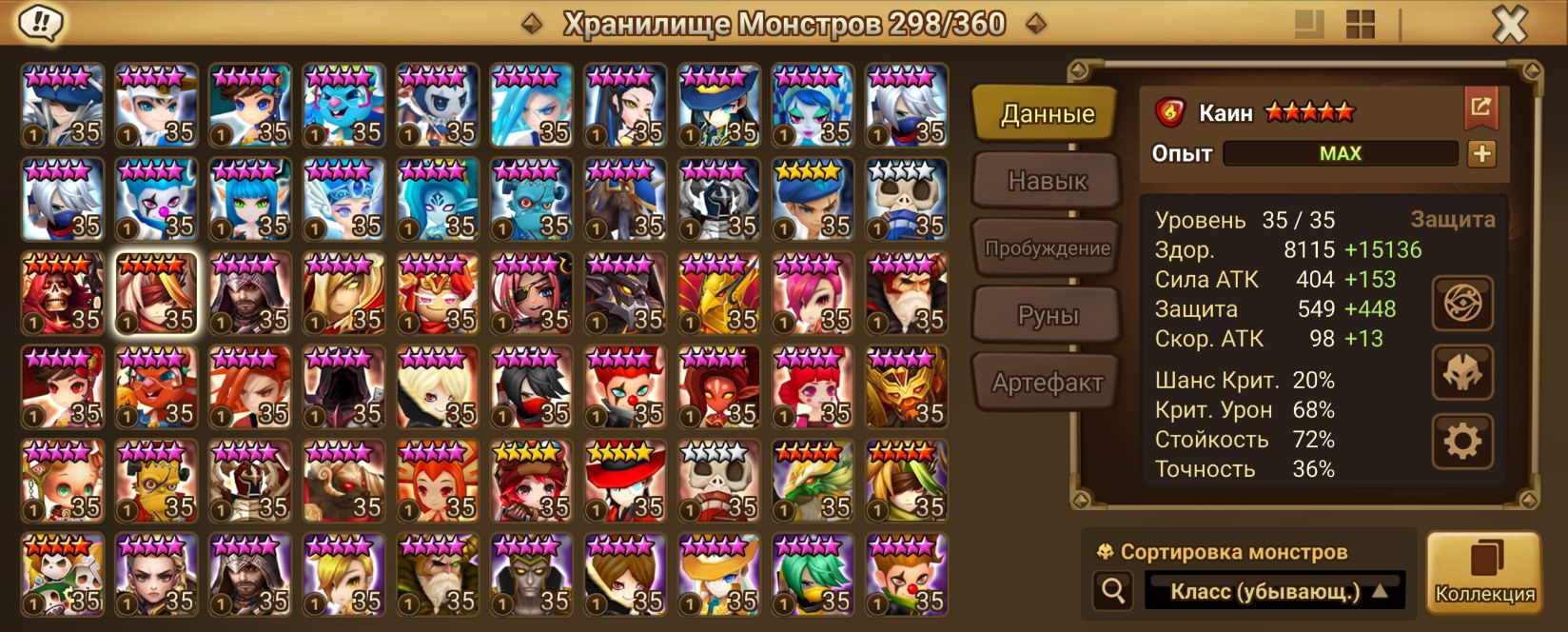1568x632 pixels.
Task: Show the Руны tab
Action: tap(1047, 315)
